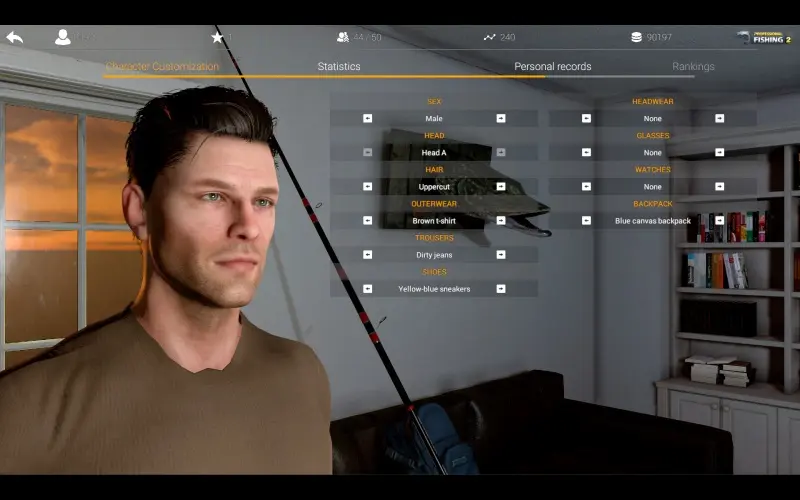The height and width of the screenshot is (500, 800).
Task: Pick the previous shoes before Yellow-blue sneakers
Action: (x=367, y=288)
